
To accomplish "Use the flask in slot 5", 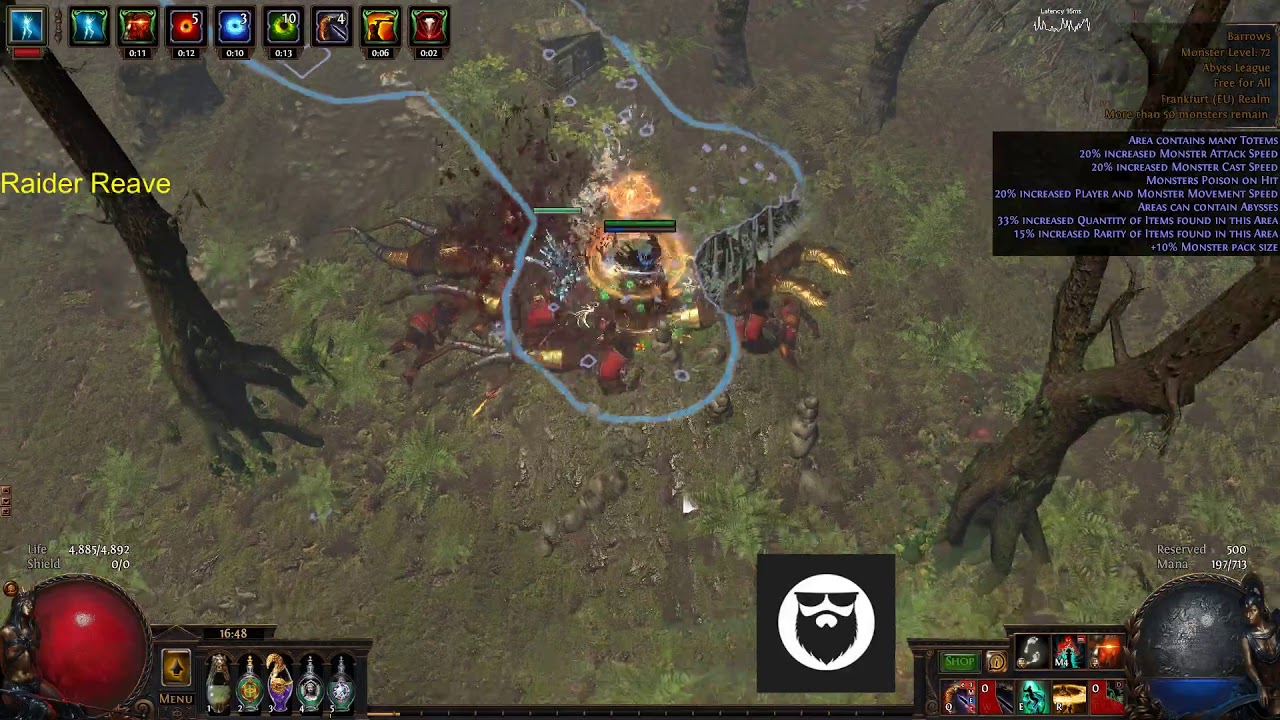I will (x=342, y=682).
